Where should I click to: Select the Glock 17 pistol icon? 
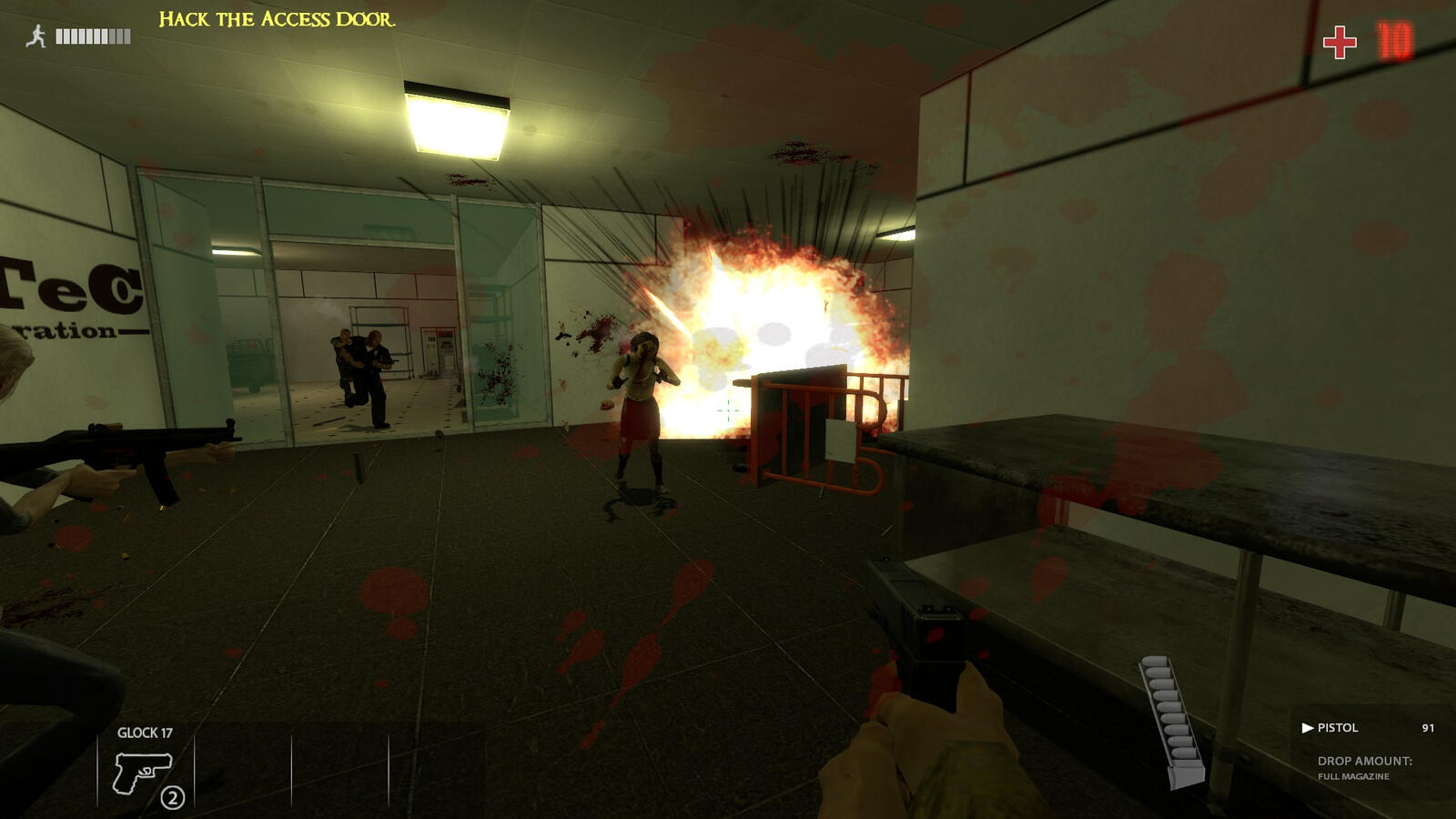[x=143, y=773]
